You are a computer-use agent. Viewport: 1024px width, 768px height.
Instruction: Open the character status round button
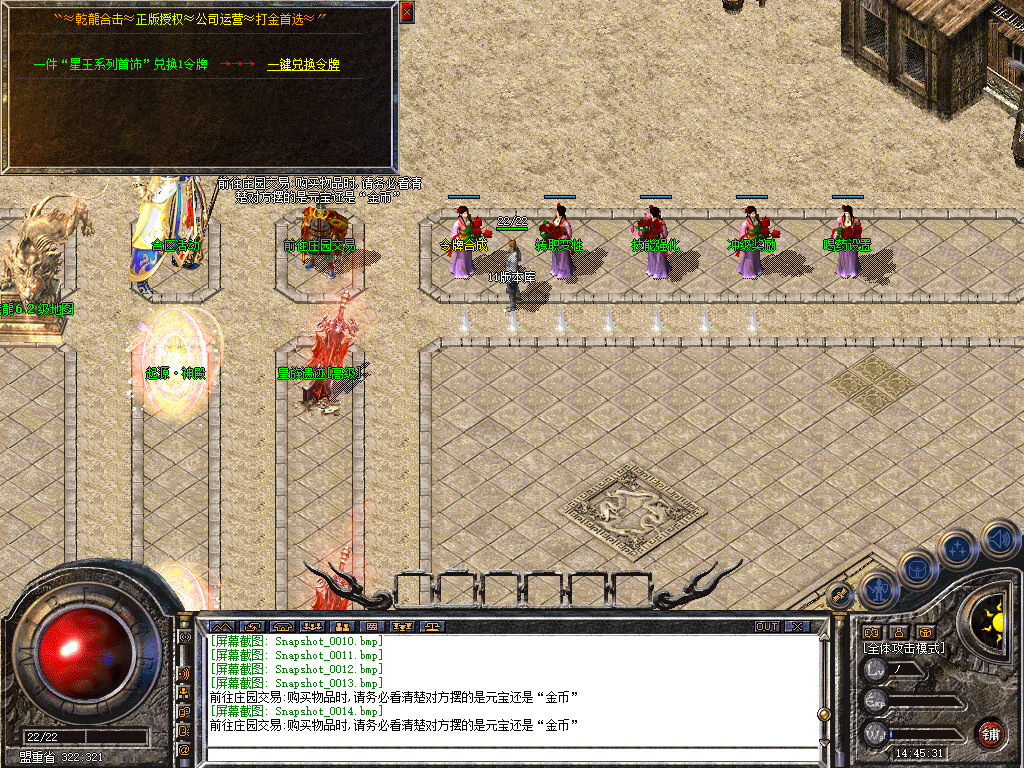coord(877,590)
